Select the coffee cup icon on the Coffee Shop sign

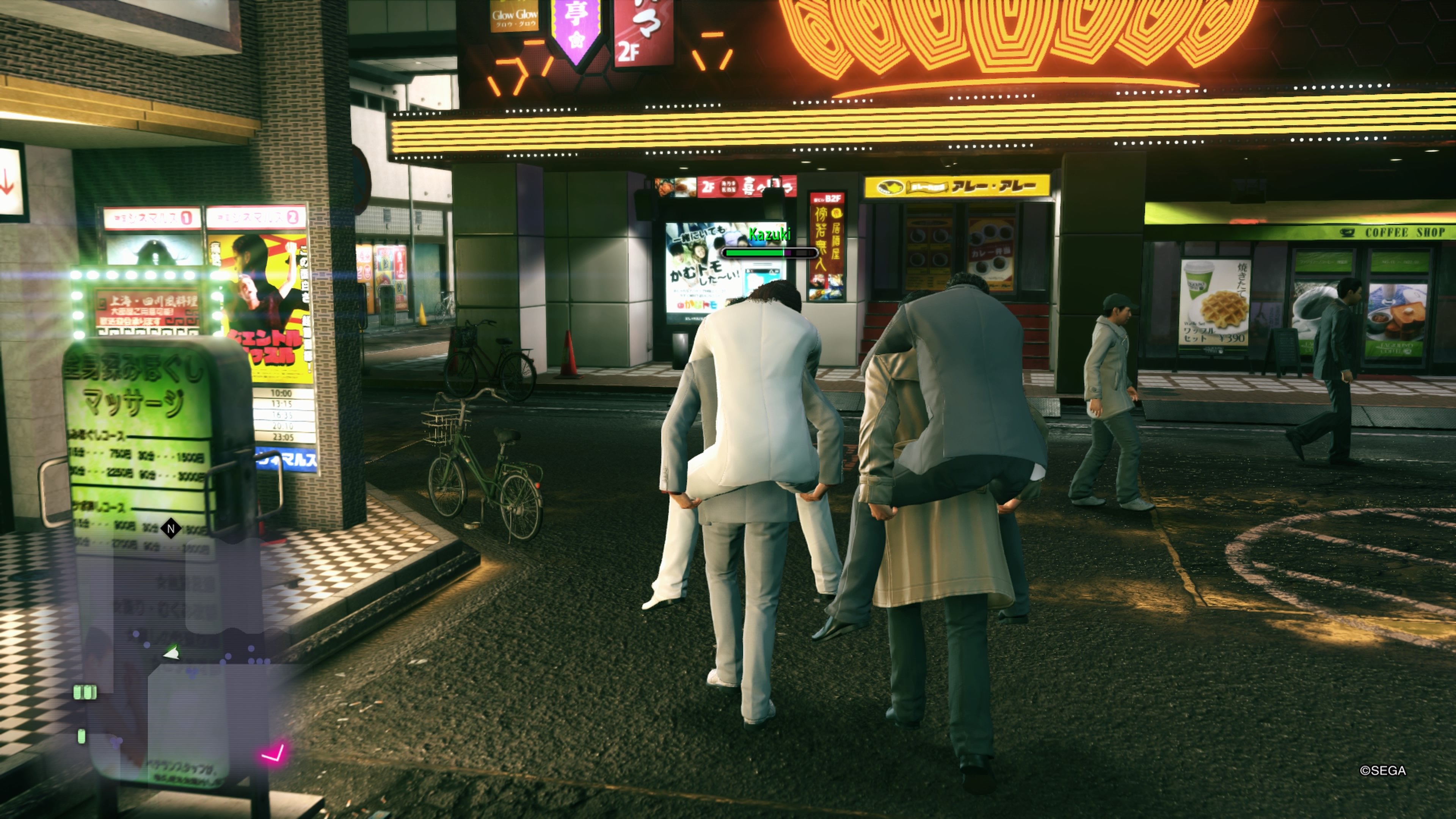[x=1348, y=233]
